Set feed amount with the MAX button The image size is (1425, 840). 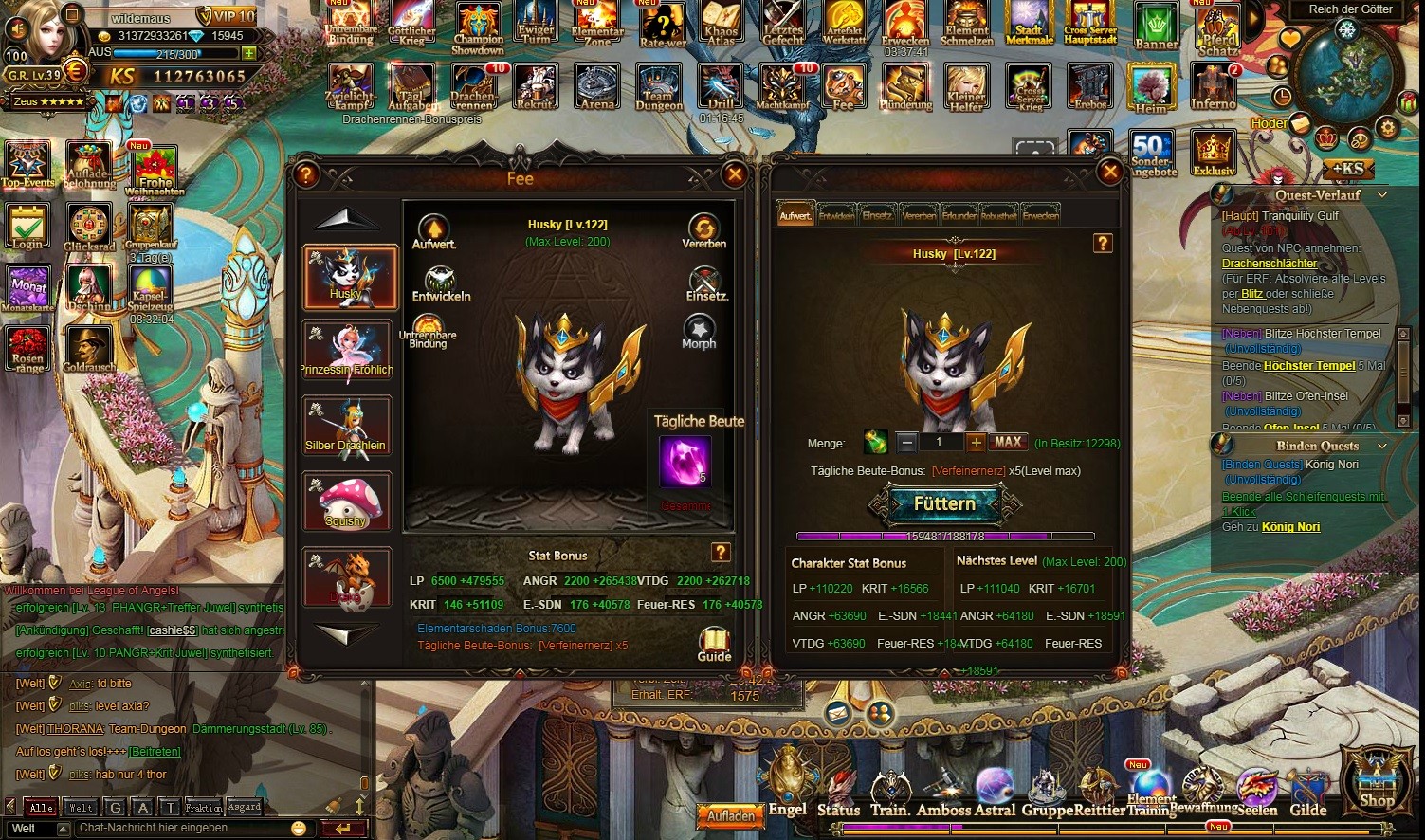tap(1008, 442)
